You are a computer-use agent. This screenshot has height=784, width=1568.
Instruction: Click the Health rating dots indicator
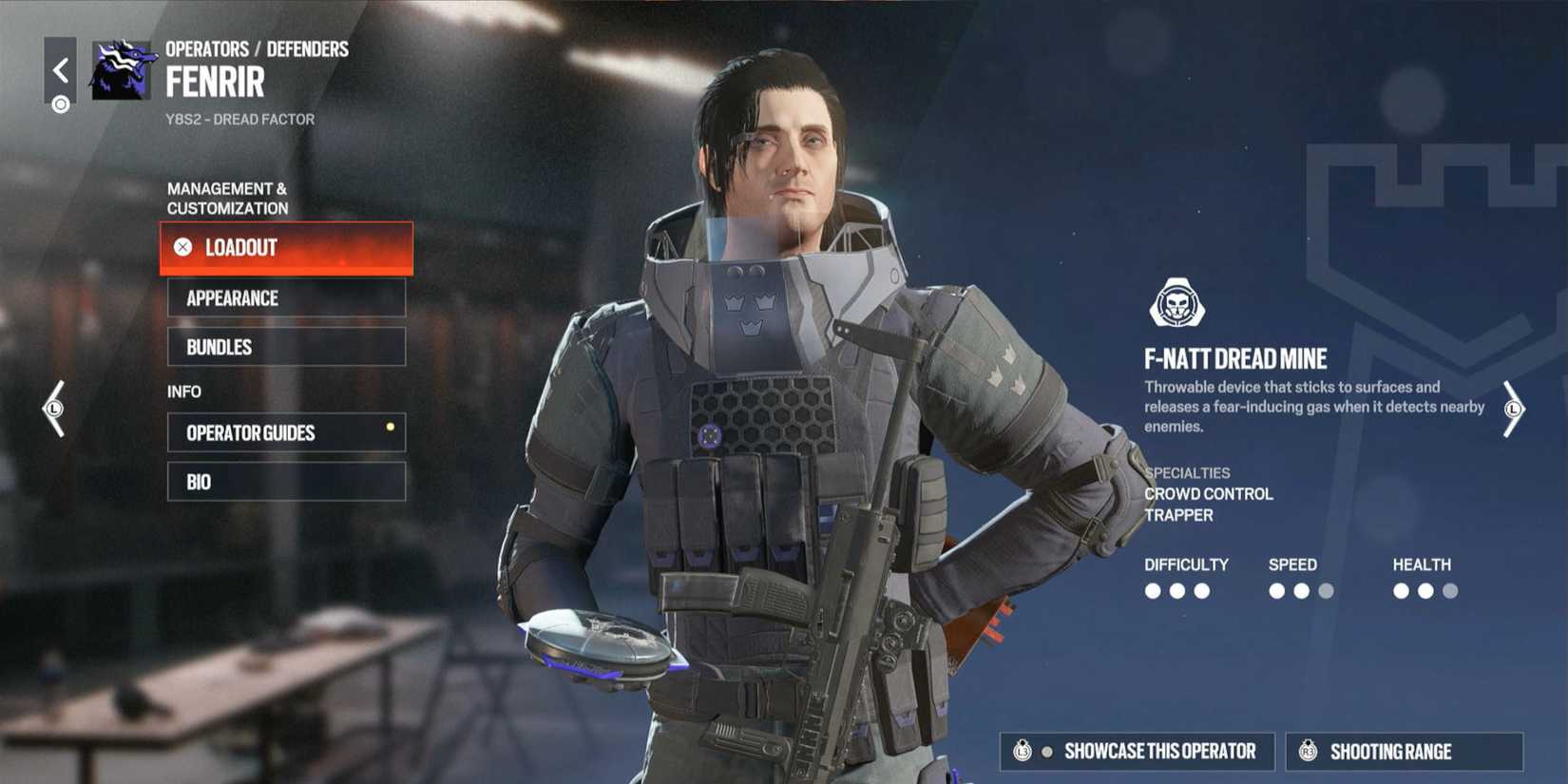tap(1425, 590)
